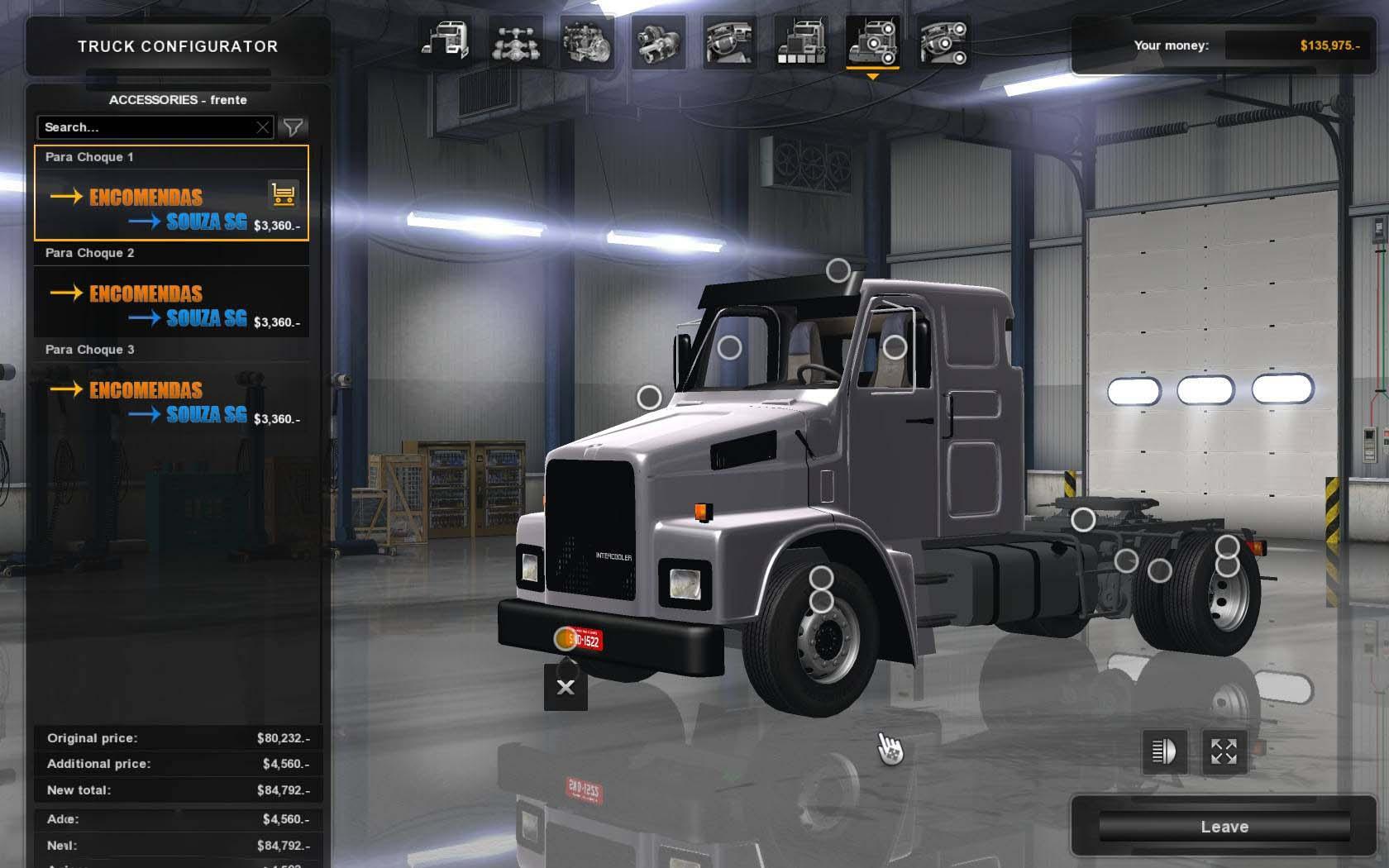The width and height of the screenshot is (1389, 868).
Task: Open the truck exterior accessories tab
Action: pyautogui.click(x=872, y=41)
